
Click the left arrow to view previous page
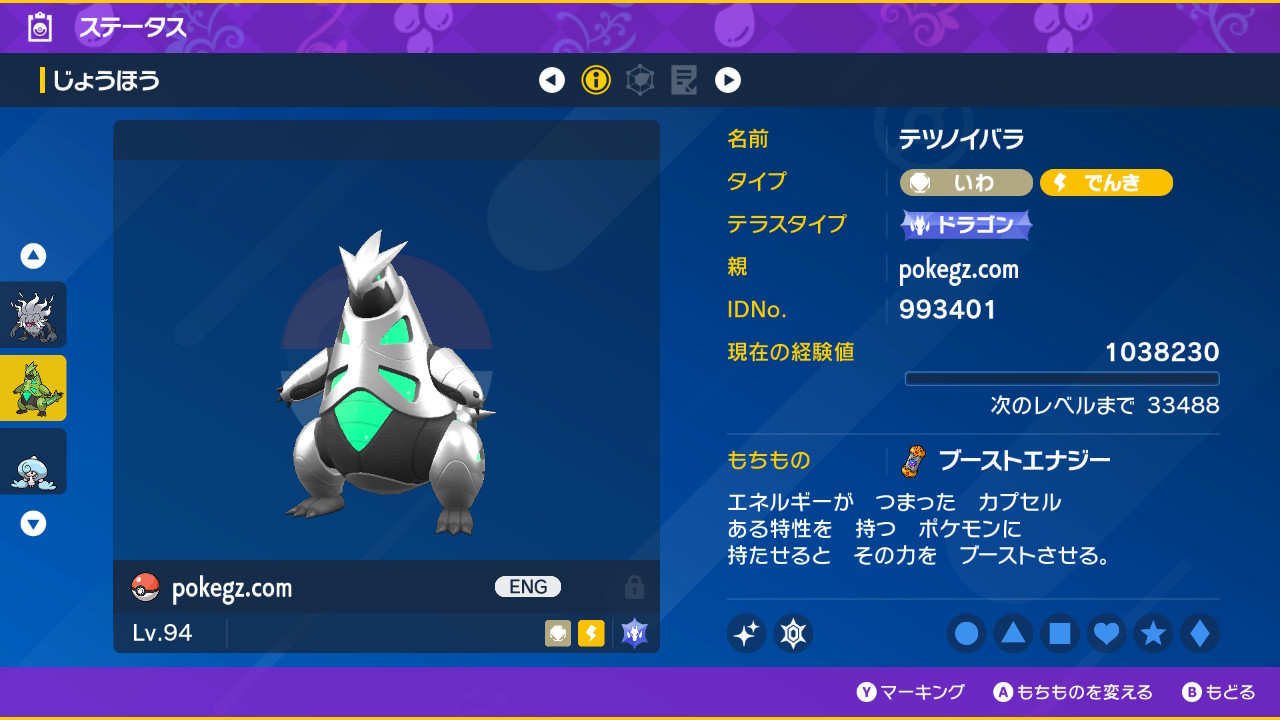point(552,80)
